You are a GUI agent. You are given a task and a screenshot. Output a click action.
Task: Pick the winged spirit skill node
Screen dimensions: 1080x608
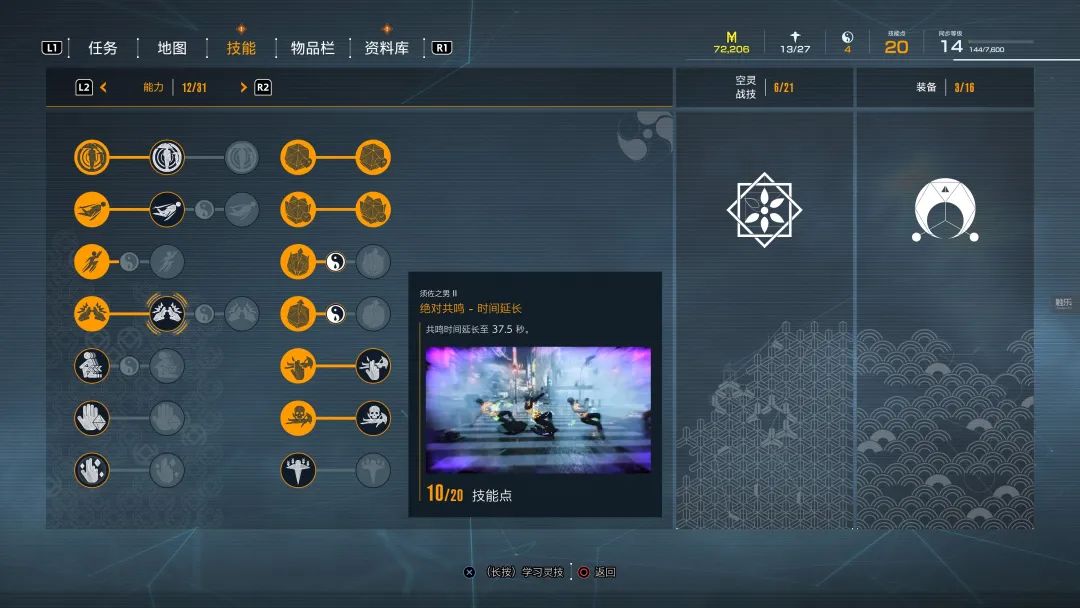pyautogui.click(x=298, y=469)
